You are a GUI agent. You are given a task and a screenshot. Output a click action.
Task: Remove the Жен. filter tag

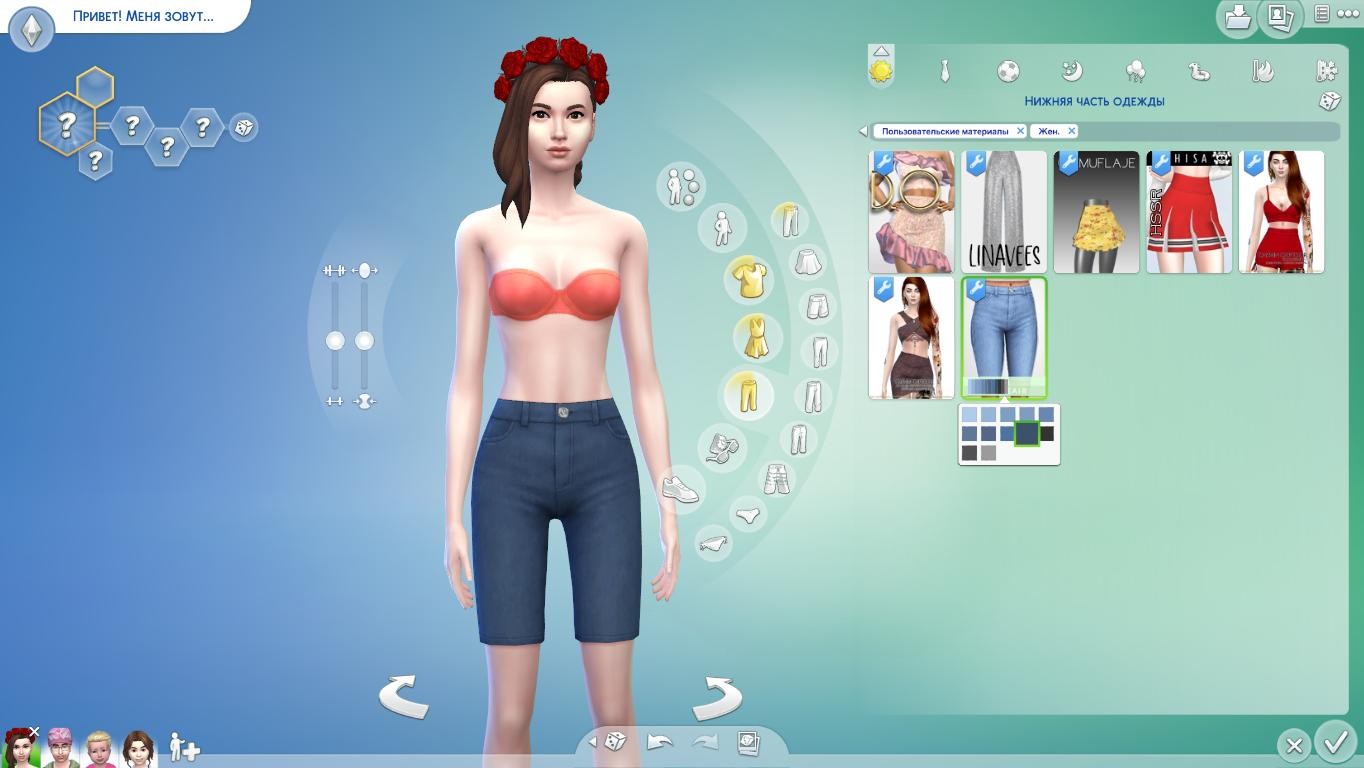(x=1071, y=131)
